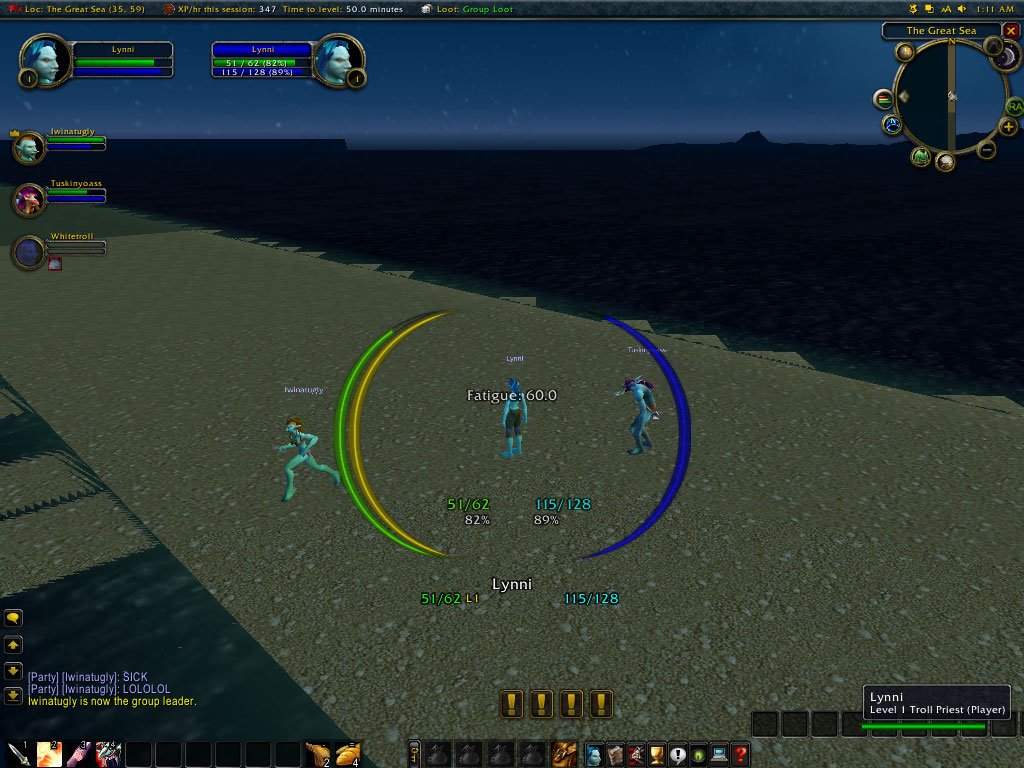This screenshot has height=768, width=1024.
Task: Cast the glowing orange spell in slot 2
Action: (x=49, y=754)
